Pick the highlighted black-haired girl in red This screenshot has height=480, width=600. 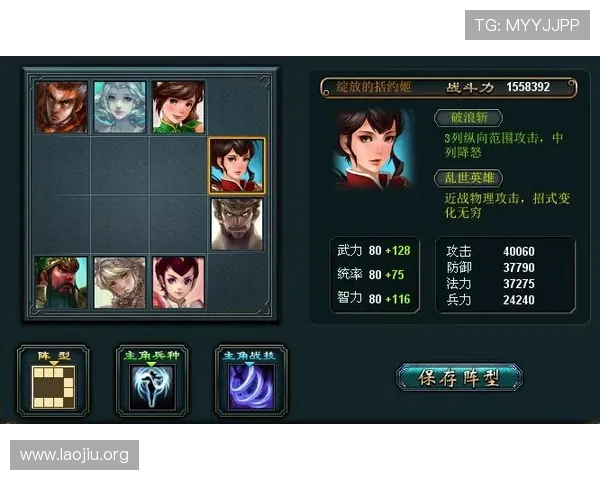click(237, 165)
